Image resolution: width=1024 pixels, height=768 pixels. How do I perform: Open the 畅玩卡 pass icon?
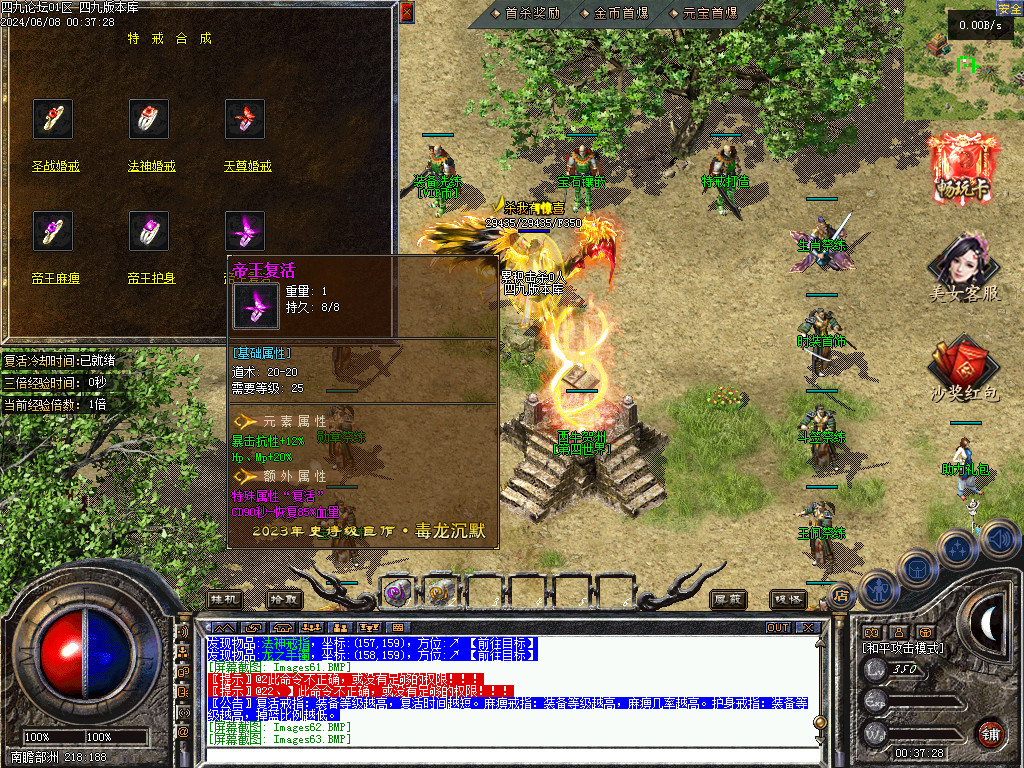tap(964, 168)
